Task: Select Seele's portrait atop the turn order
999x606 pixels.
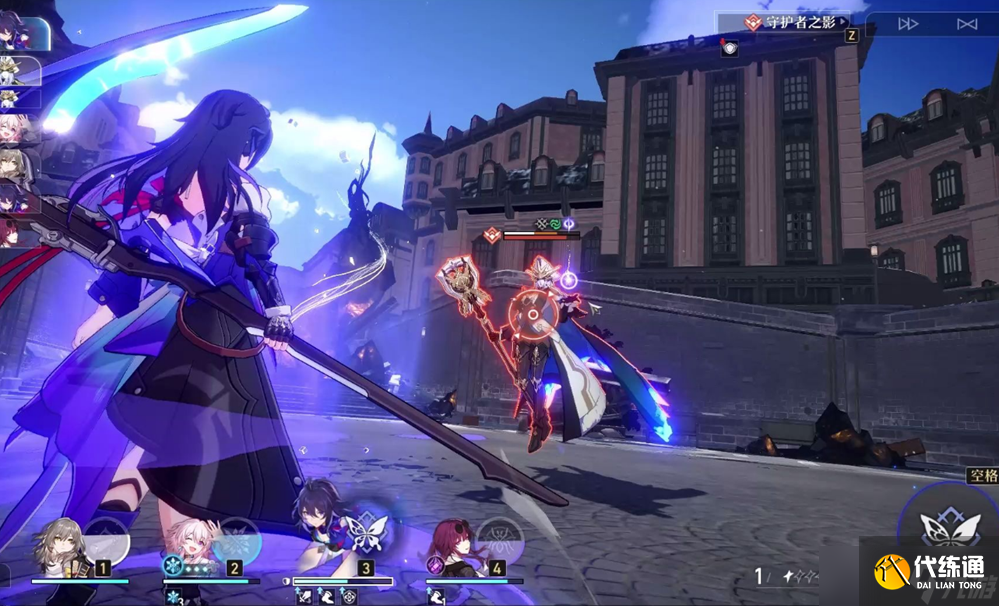Action: tap(24, 30)
